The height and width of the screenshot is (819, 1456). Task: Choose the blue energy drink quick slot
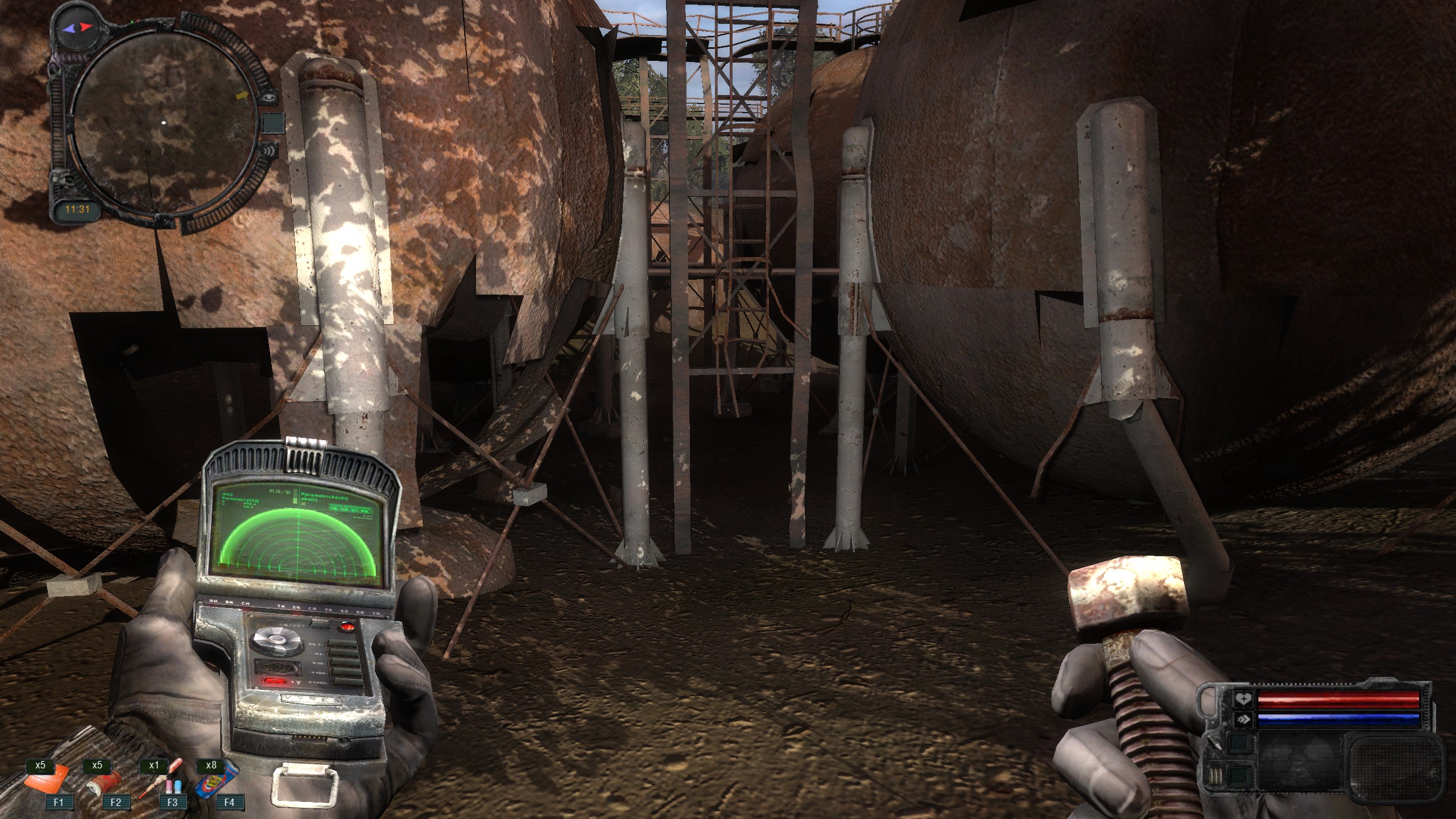point(217,784)
